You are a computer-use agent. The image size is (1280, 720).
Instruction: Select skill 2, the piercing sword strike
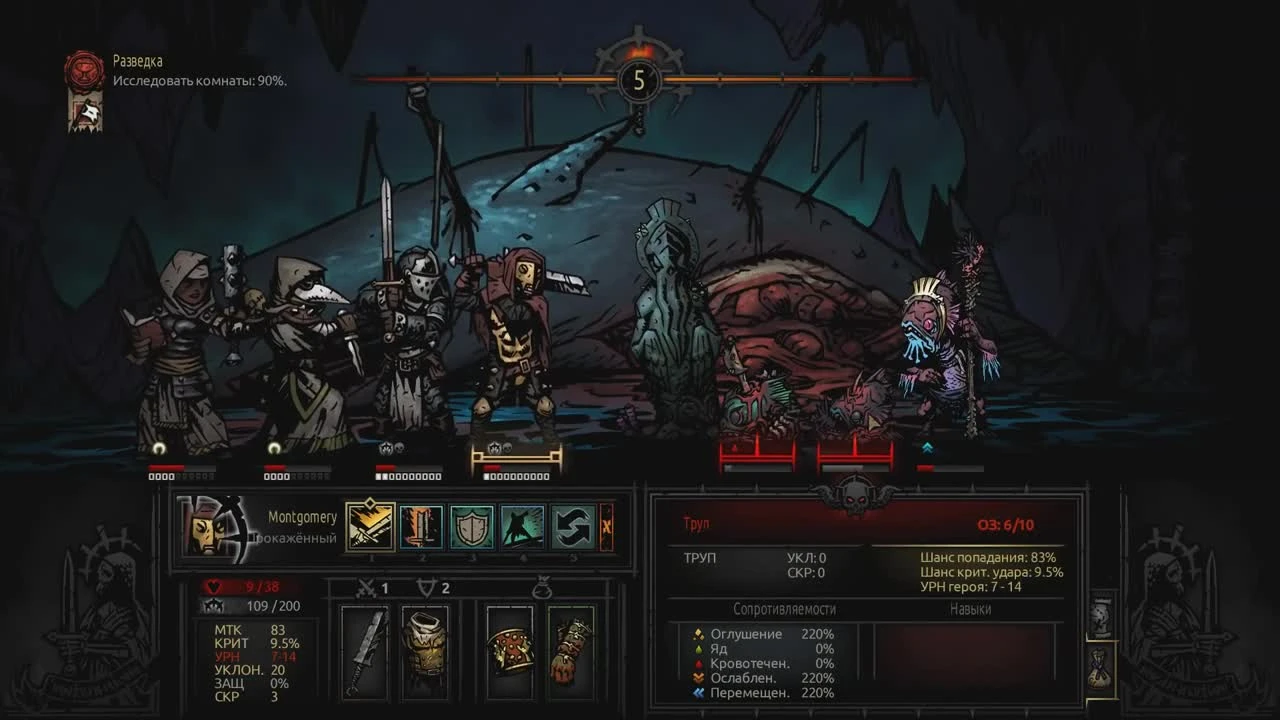tap(421, 527)
